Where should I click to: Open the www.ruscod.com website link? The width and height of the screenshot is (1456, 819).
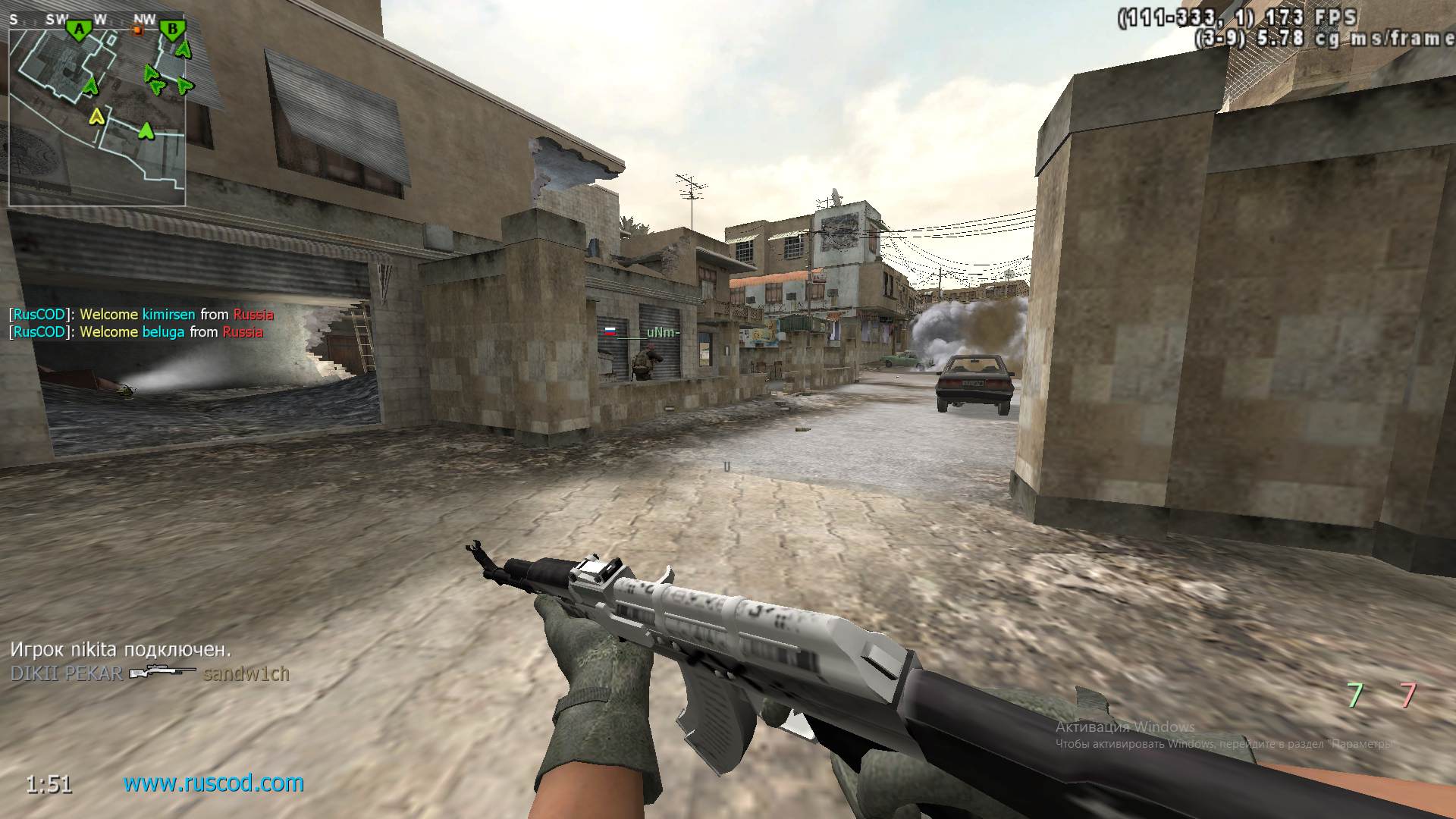pos(214,783)
